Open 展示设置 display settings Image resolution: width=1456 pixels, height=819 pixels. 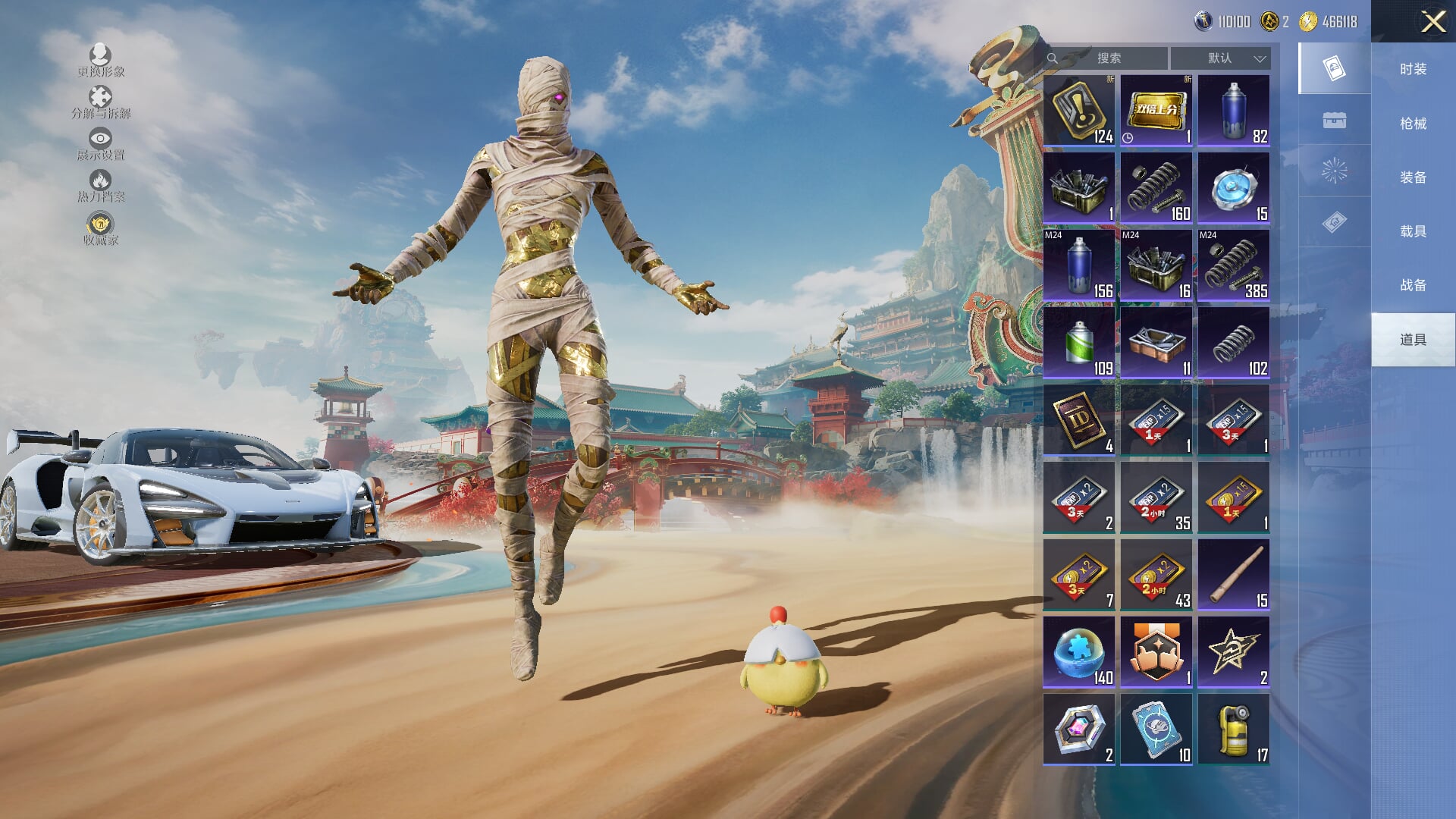coord(100,144)
